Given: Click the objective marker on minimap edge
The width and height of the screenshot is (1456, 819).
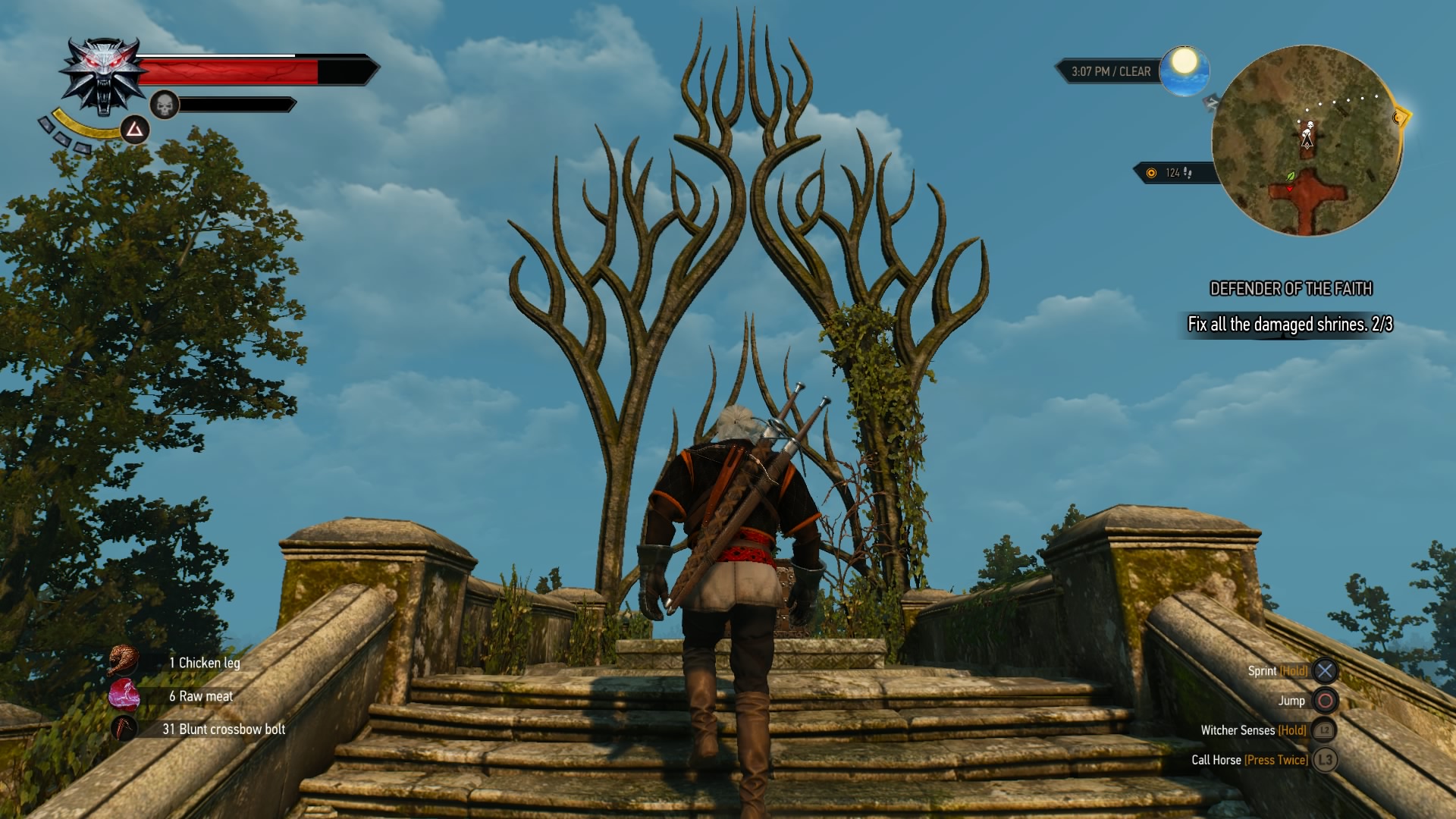Looking at the screenshot, I should click(1400, 118).
